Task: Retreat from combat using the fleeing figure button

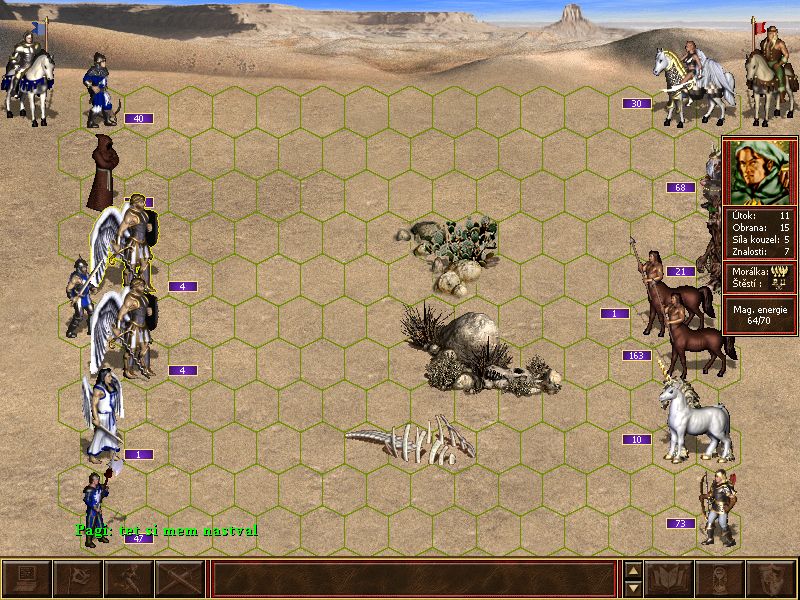Action: pos(128,579)
